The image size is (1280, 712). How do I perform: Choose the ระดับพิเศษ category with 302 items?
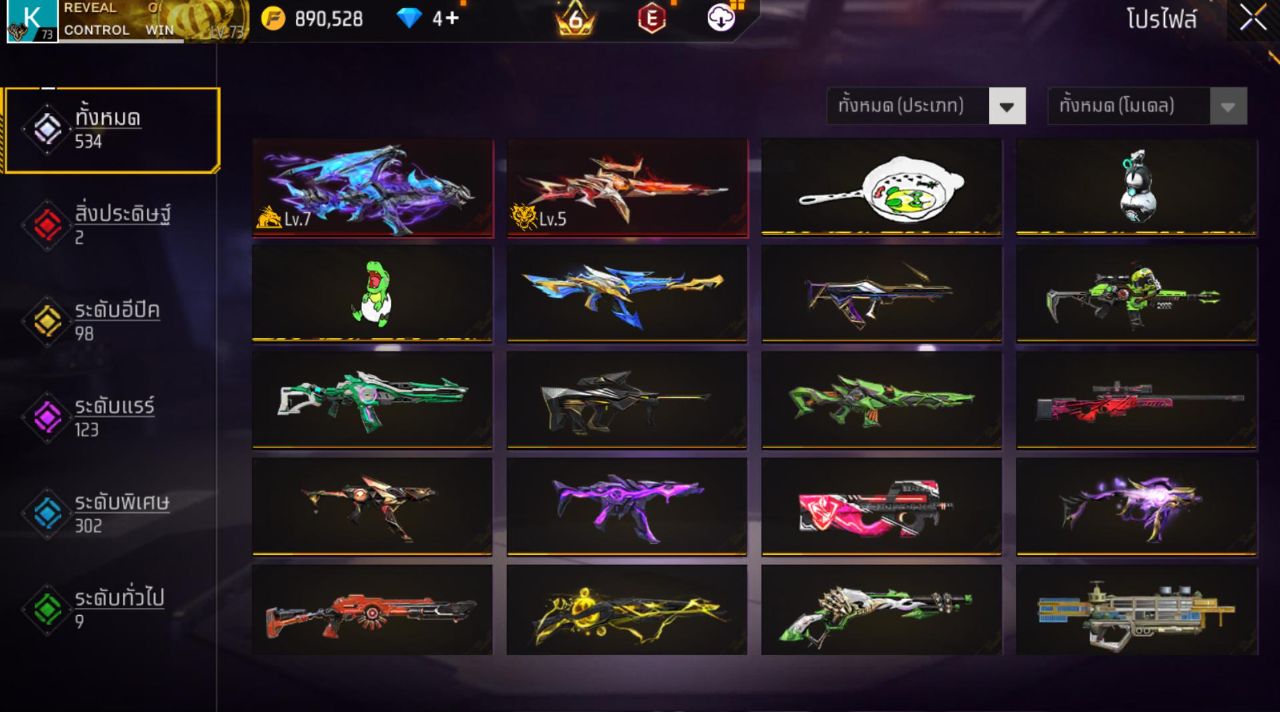tap(111, 512)
